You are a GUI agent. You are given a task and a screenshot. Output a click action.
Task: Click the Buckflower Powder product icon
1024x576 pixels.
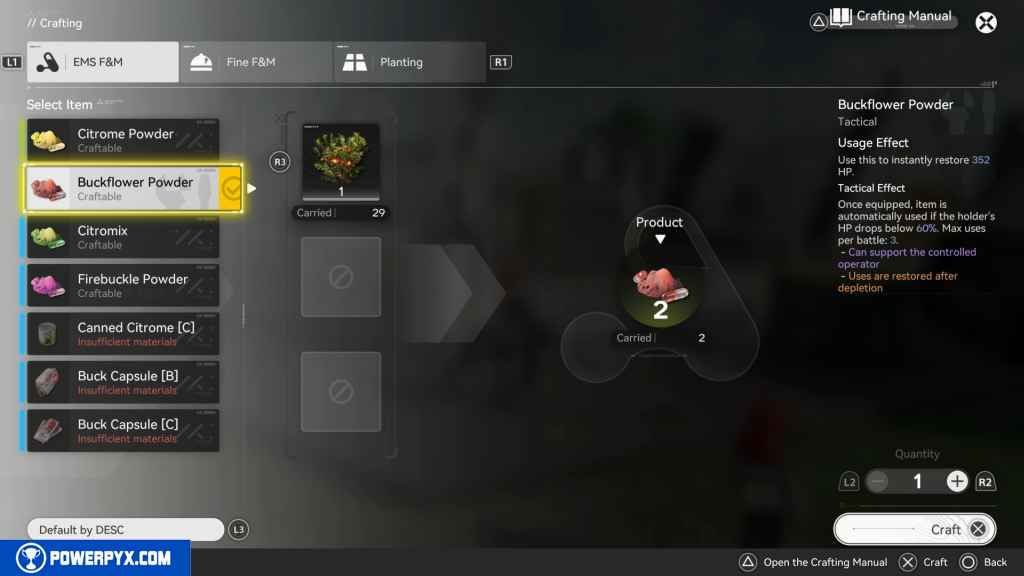(660, 291)
